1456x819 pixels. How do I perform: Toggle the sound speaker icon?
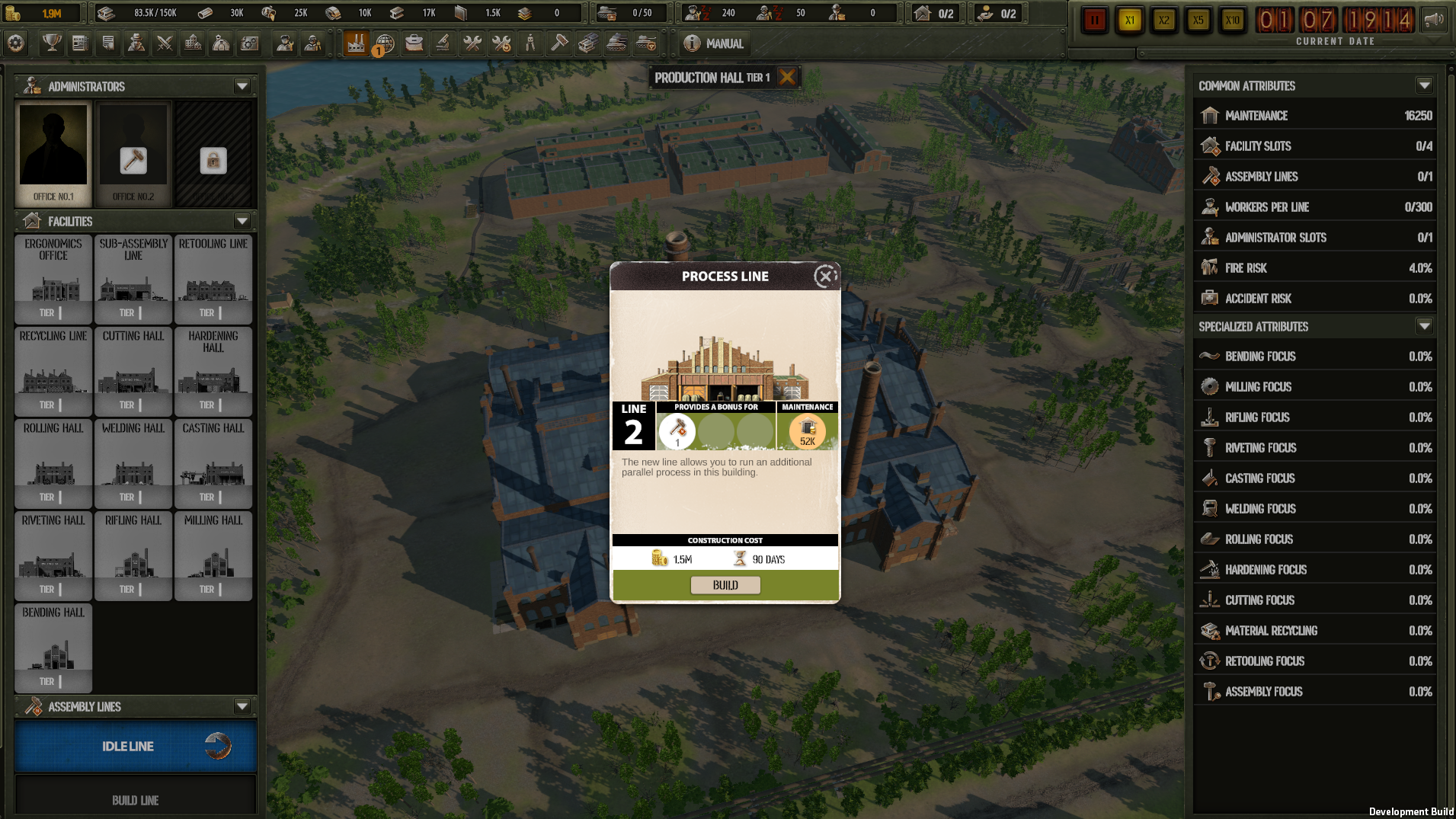[1434, 21]
